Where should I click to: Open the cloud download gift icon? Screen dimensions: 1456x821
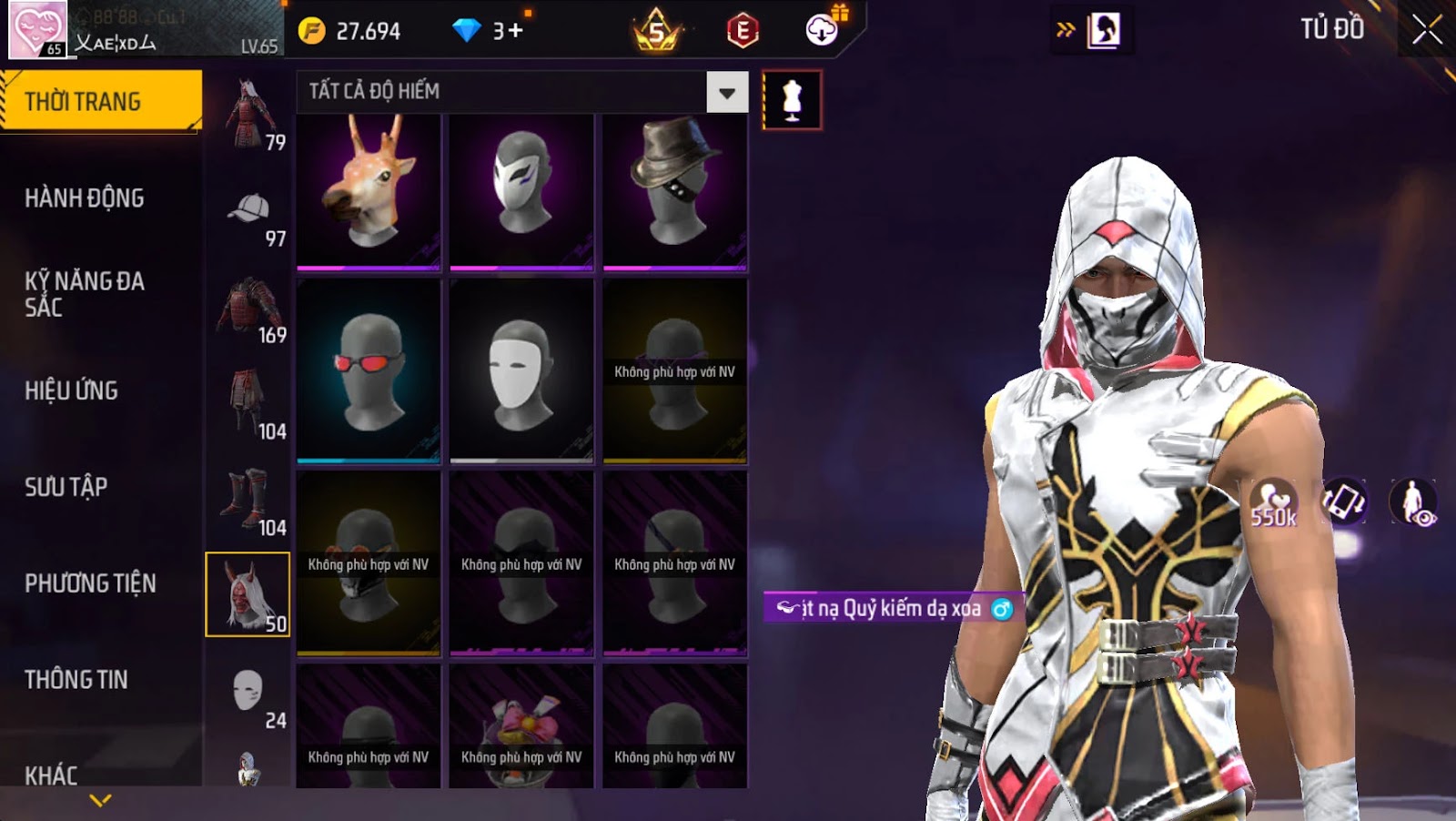click(823, 29)
